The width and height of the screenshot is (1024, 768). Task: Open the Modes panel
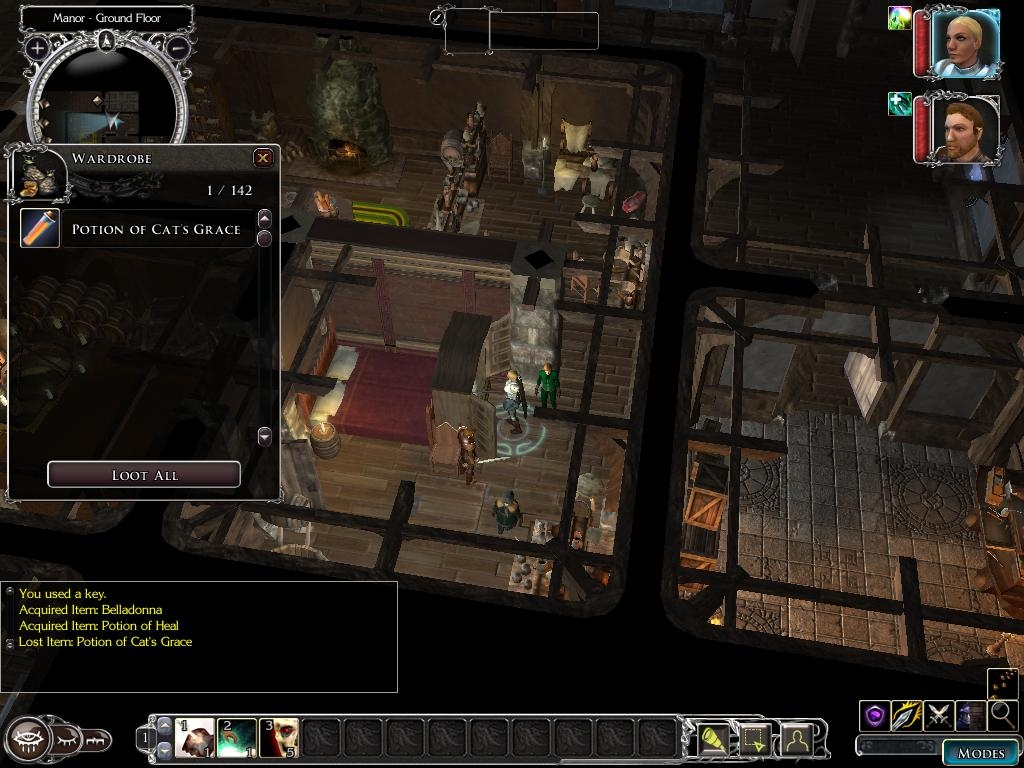(979, 753)
